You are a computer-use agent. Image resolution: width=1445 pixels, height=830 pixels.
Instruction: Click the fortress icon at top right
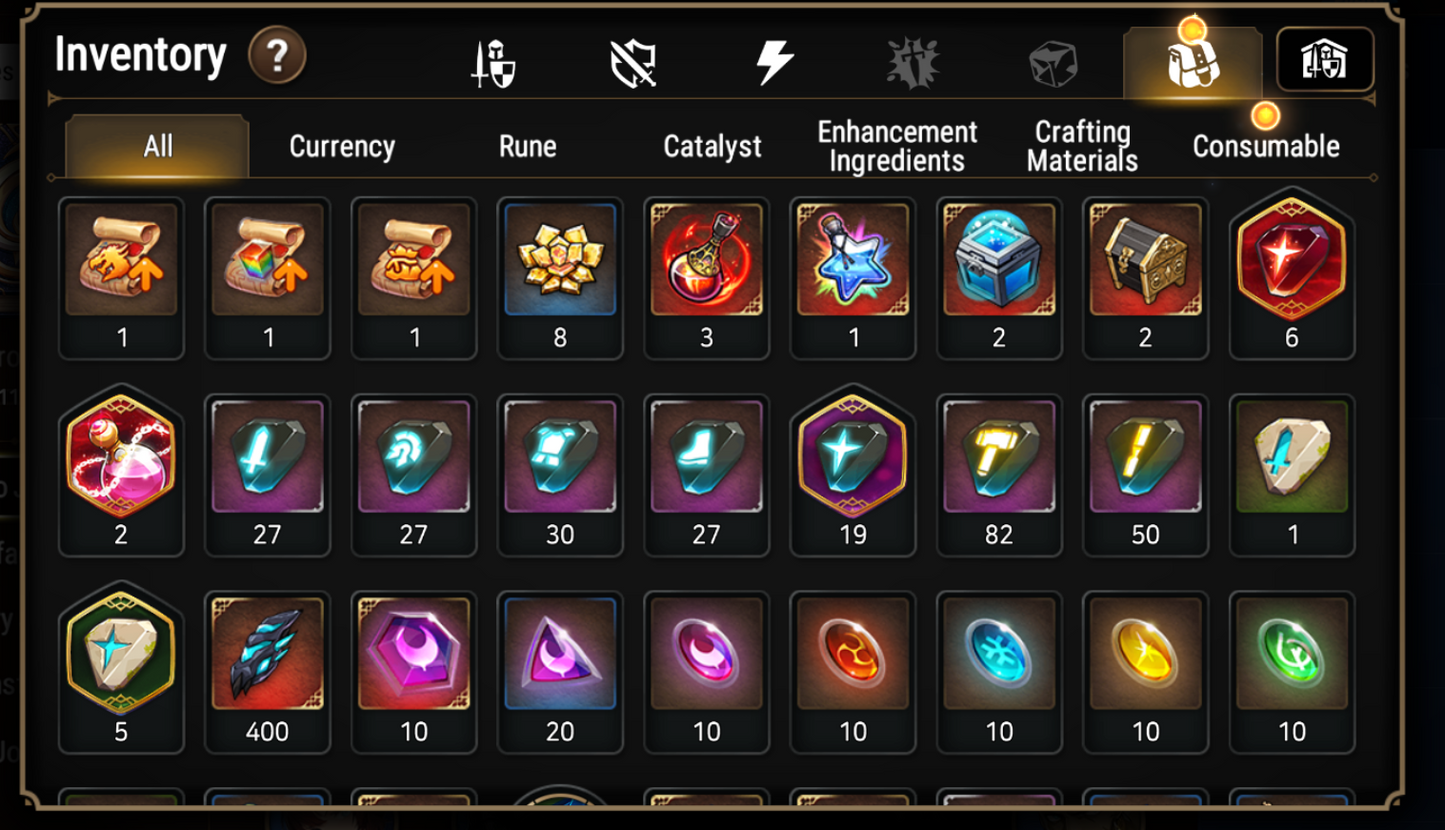[x=1325, y=60]
